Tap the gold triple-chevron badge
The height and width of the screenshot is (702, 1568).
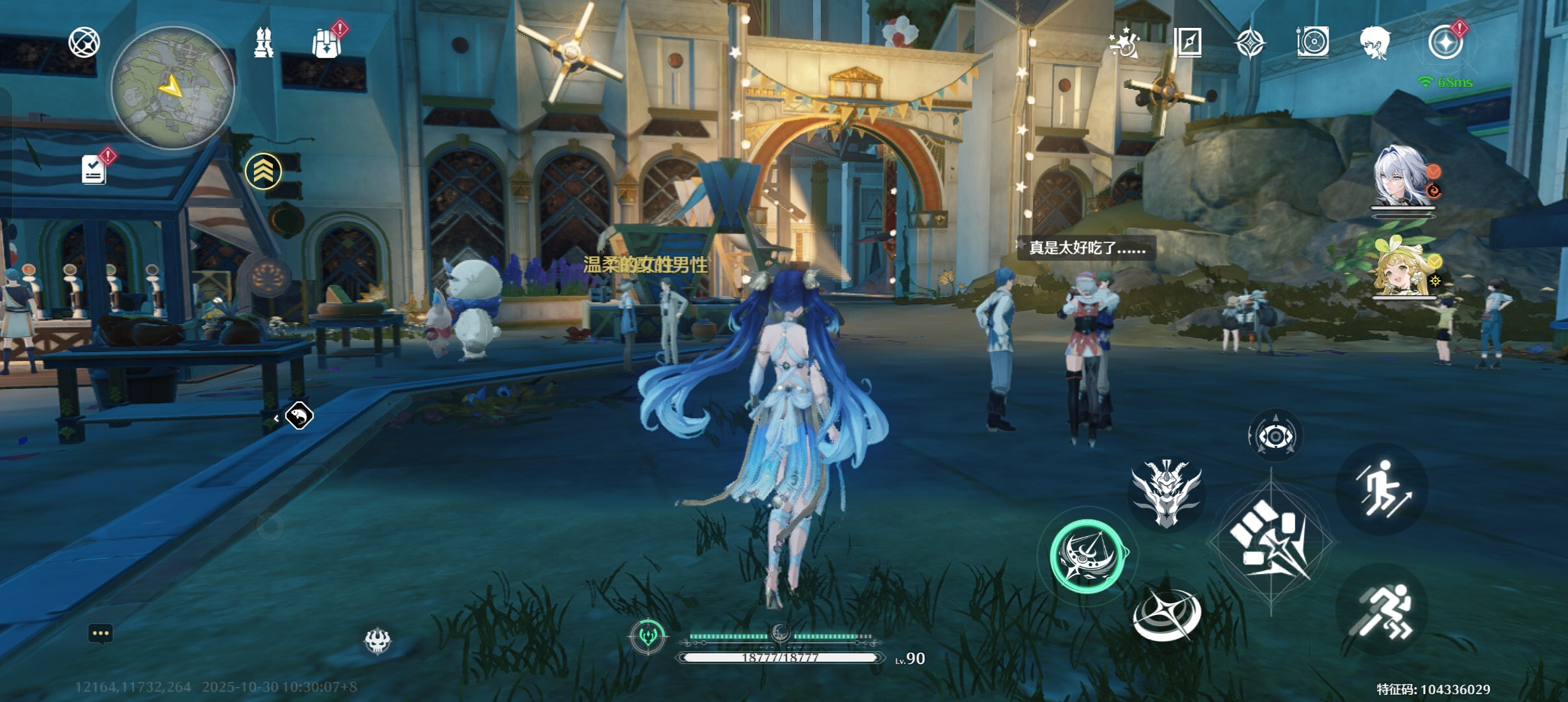coord(263,172)
